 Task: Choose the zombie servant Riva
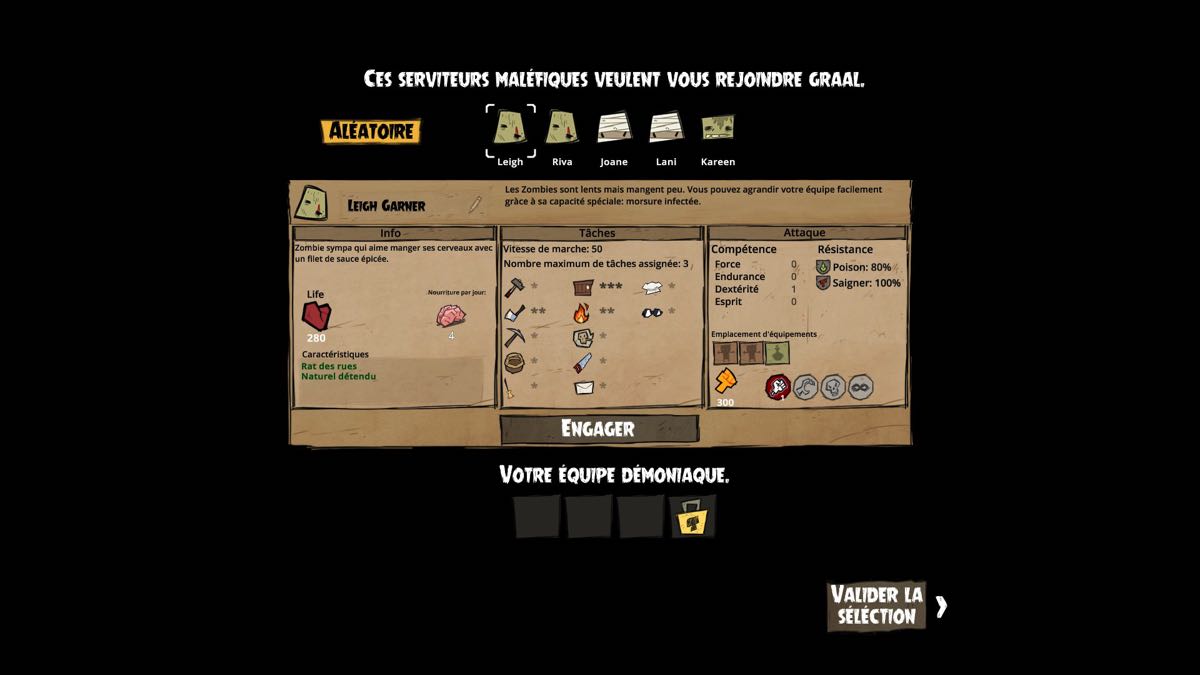coord(562,128)
